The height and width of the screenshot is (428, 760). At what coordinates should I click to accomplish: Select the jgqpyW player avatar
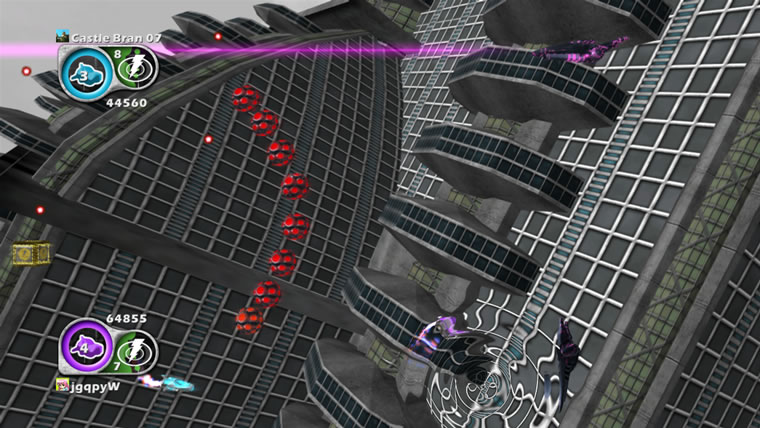62,384
